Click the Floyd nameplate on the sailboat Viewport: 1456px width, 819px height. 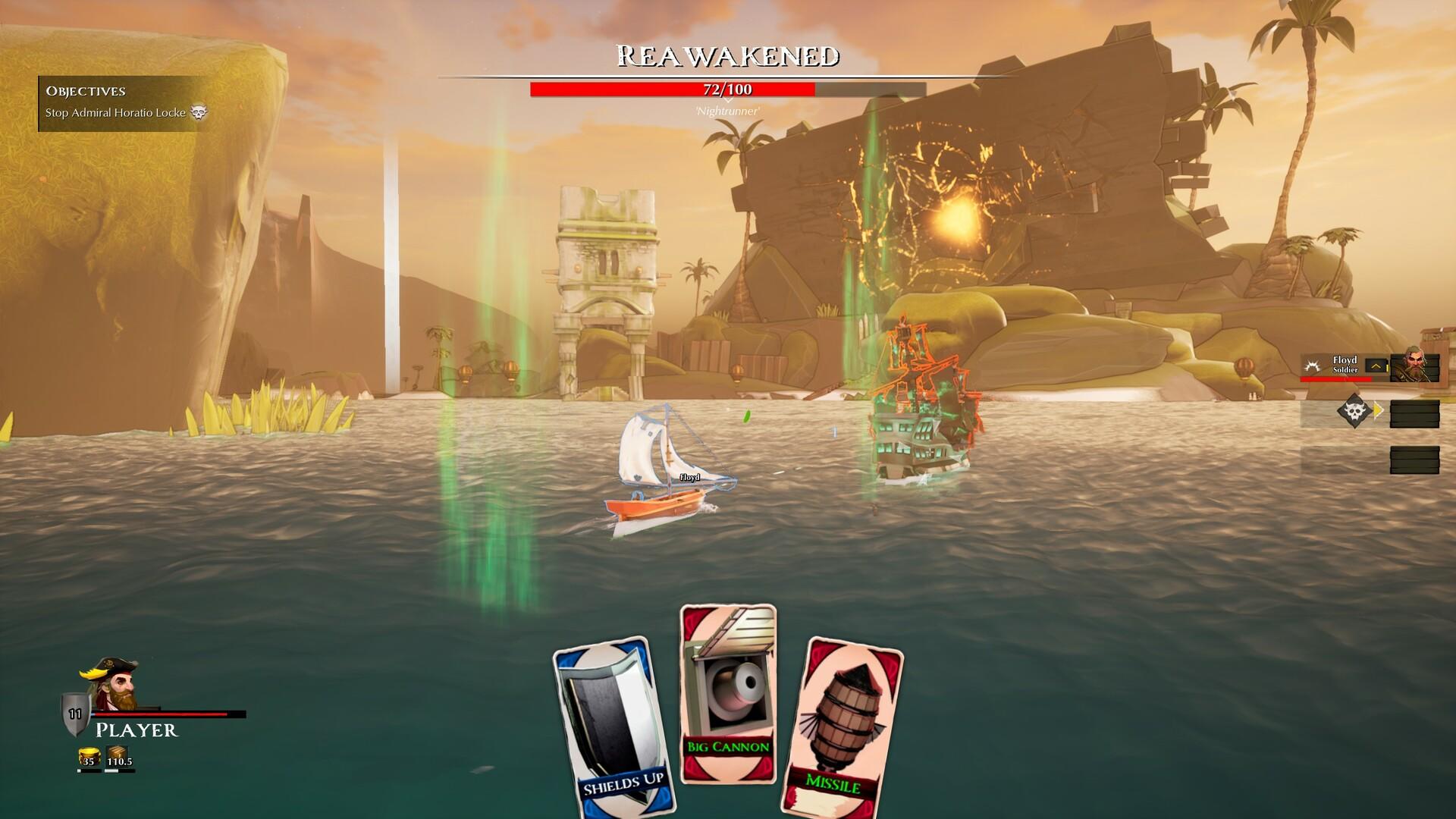pyautogui.click(x=689, y=479)
